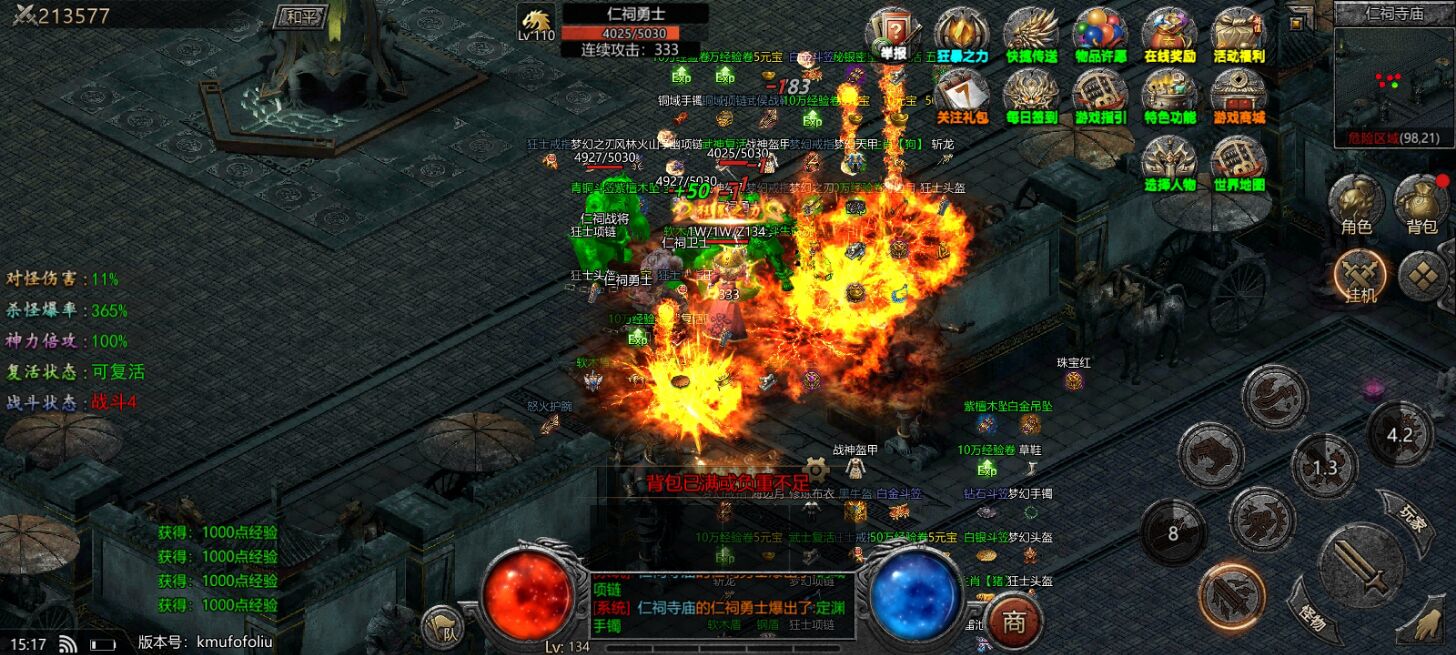Open the 游戏商城 game shop

(1239, 97)
